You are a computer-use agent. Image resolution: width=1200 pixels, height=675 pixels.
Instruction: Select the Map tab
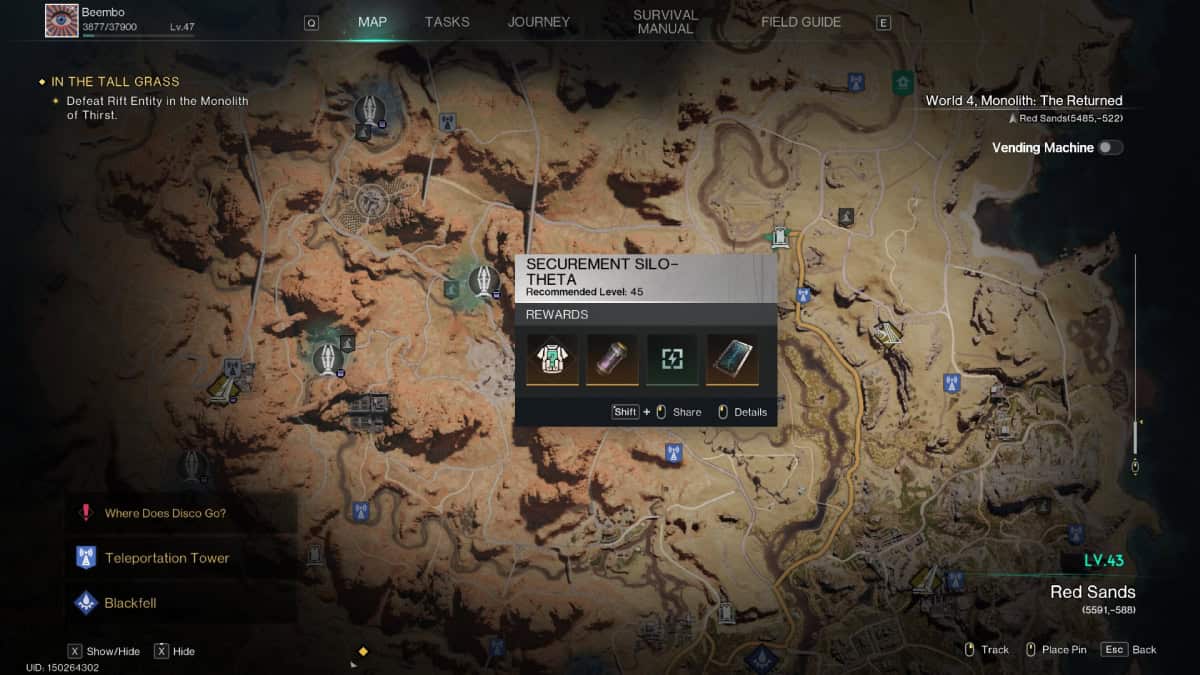tap(372, 22)
